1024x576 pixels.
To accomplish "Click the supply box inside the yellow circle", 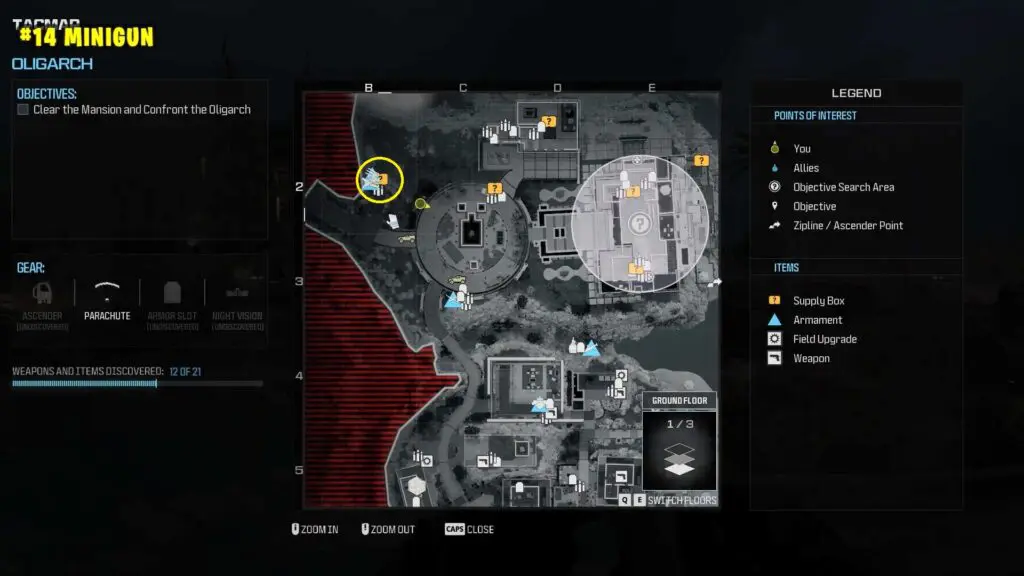I will pyautogui.click(x=383, y=177).
